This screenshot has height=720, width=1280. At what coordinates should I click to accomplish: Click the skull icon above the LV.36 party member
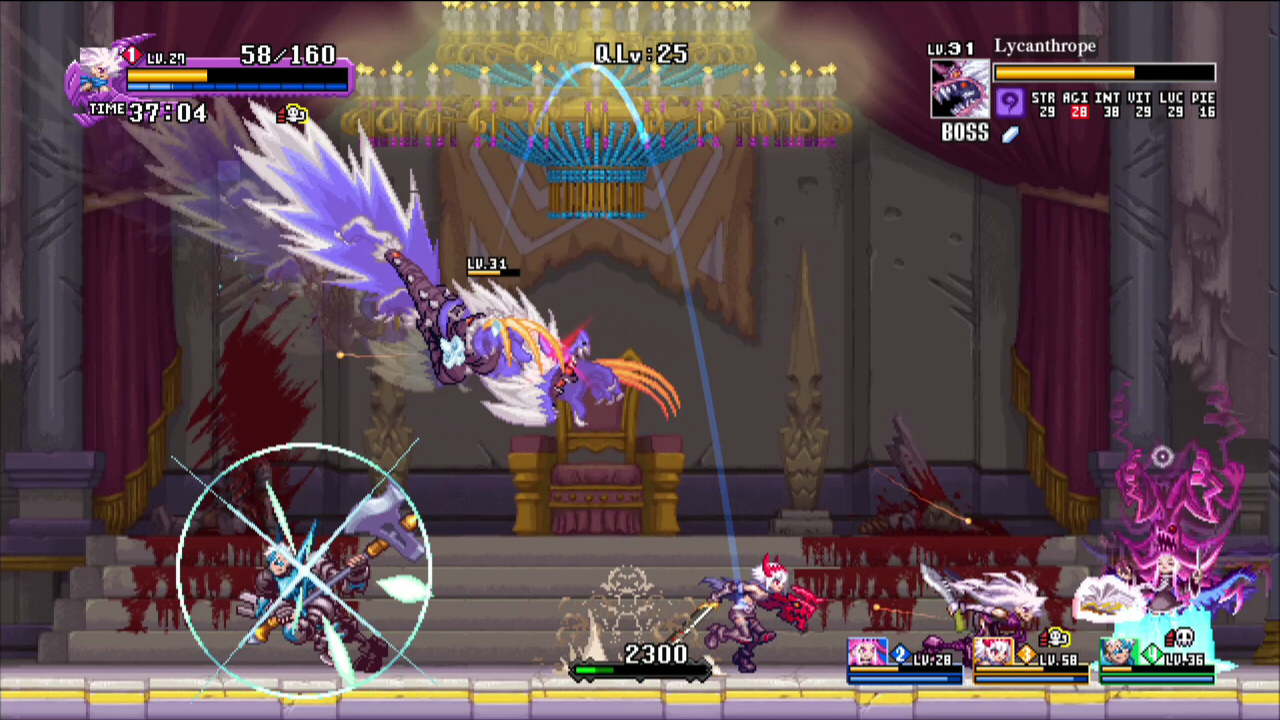(1184, 637)
